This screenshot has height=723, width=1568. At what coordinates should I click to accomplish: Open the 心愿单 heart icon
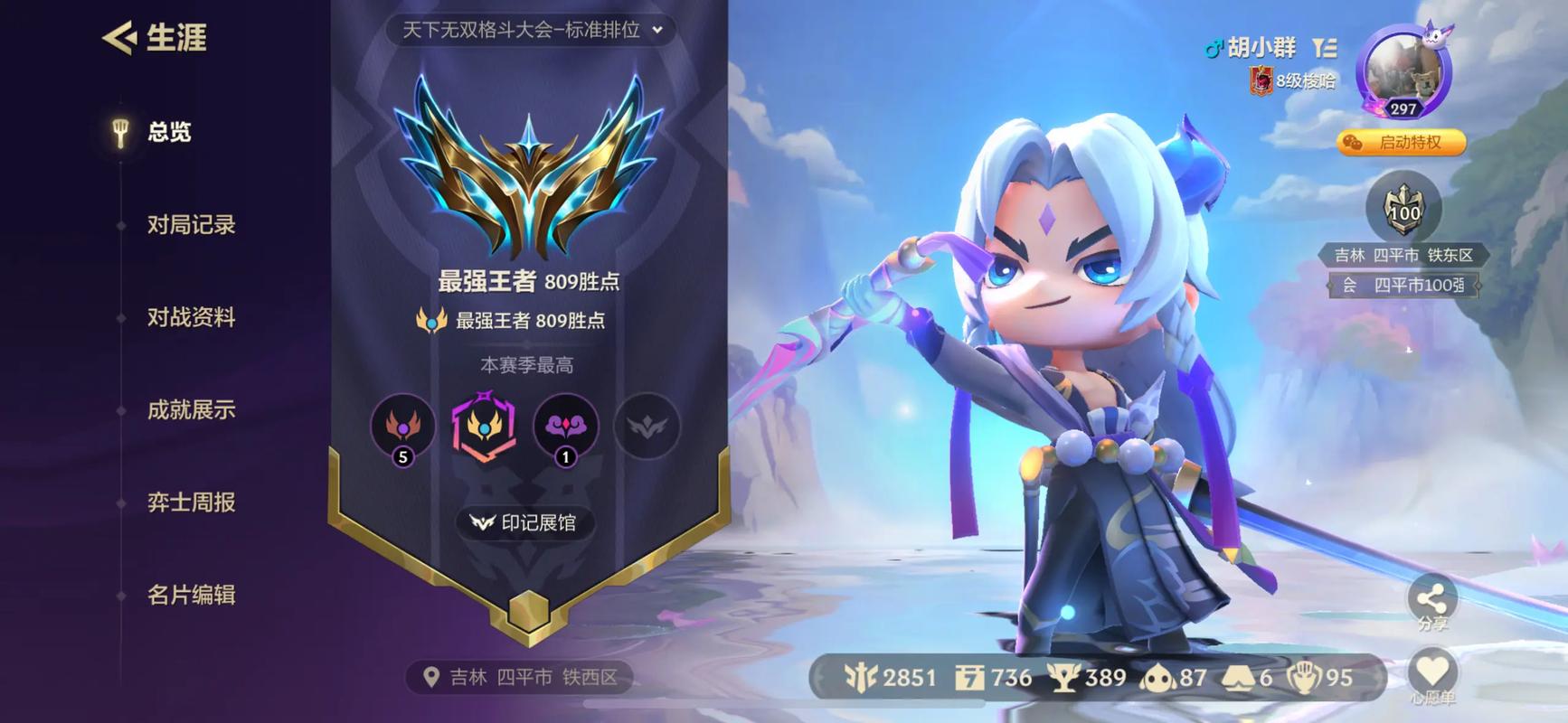coord(1432,673)
